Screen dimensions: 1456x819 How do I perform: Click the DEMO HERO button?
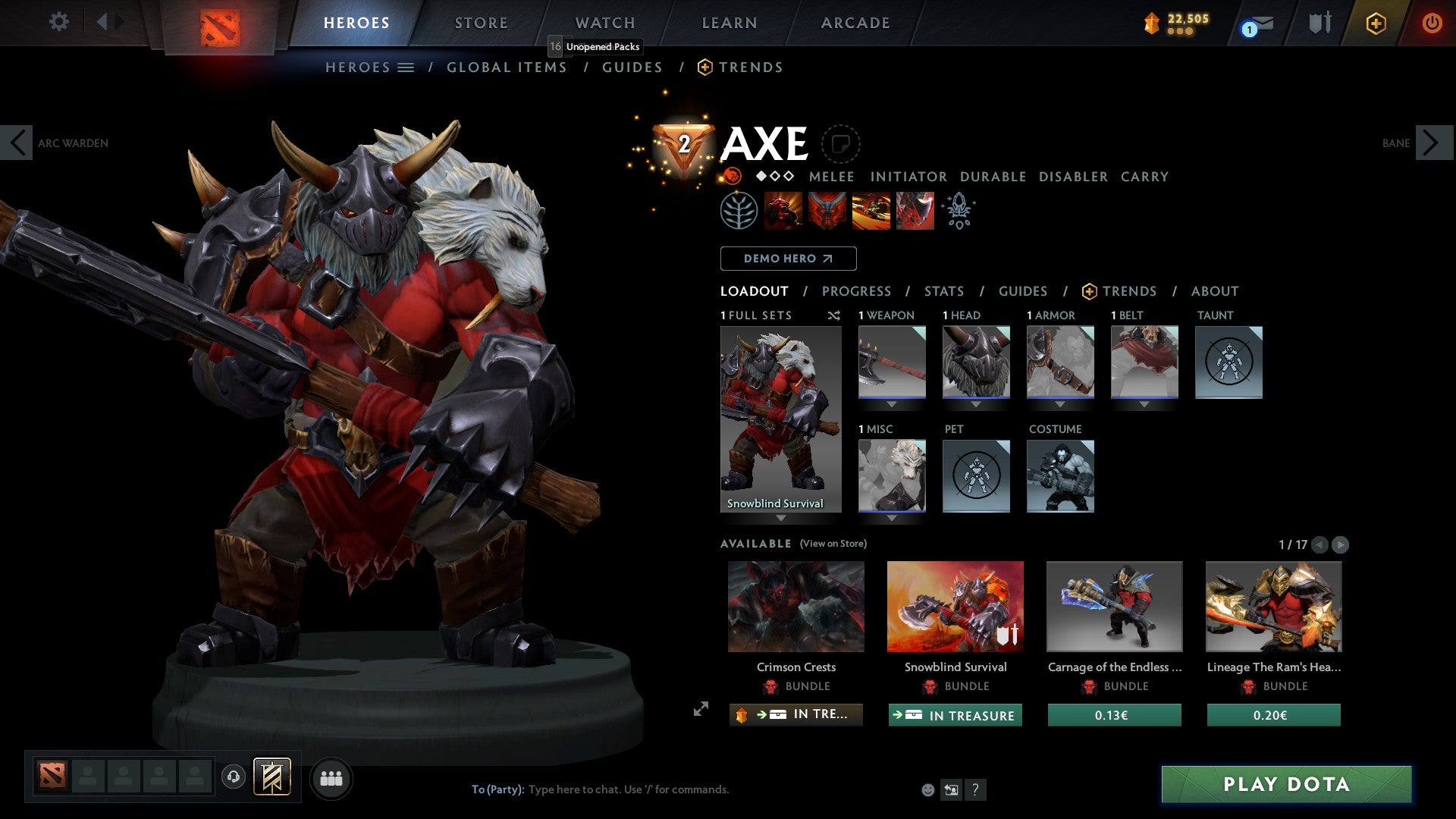787,259
